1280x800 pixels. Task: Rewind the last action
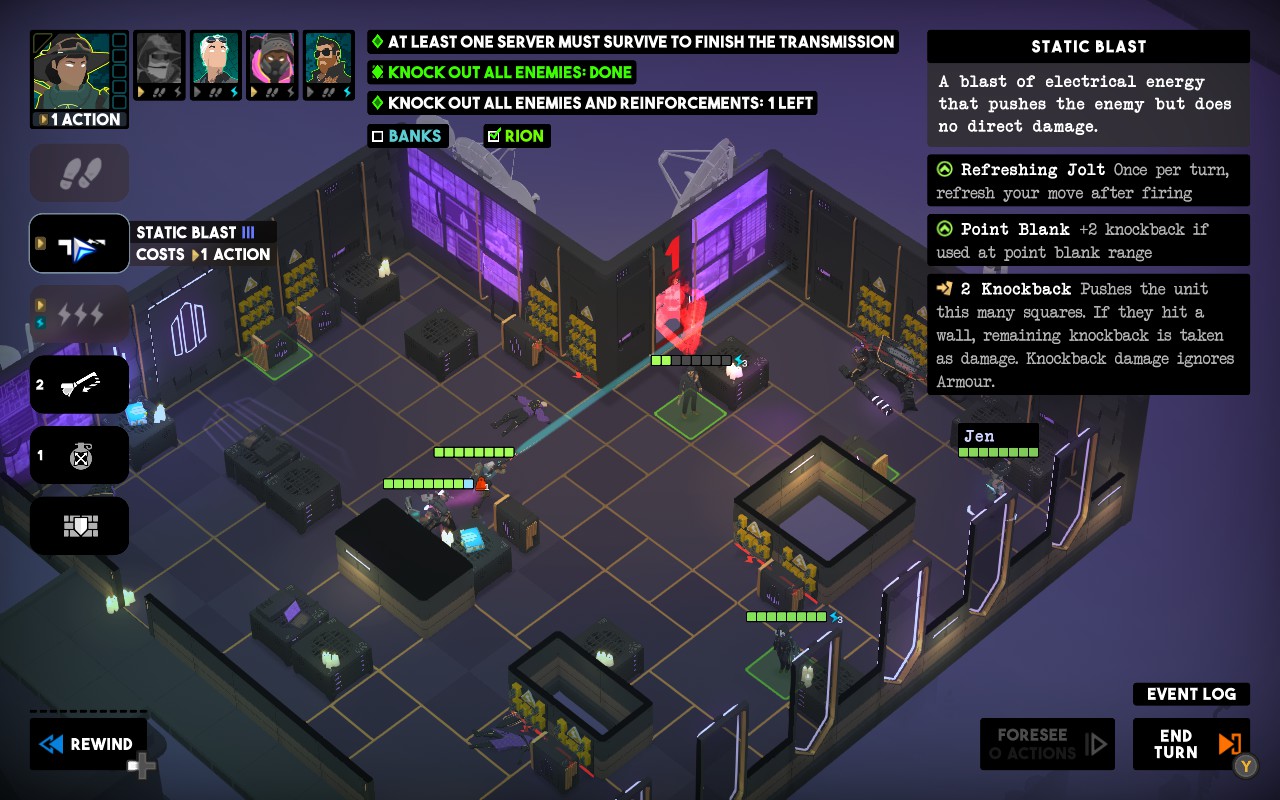click(88, 744)
